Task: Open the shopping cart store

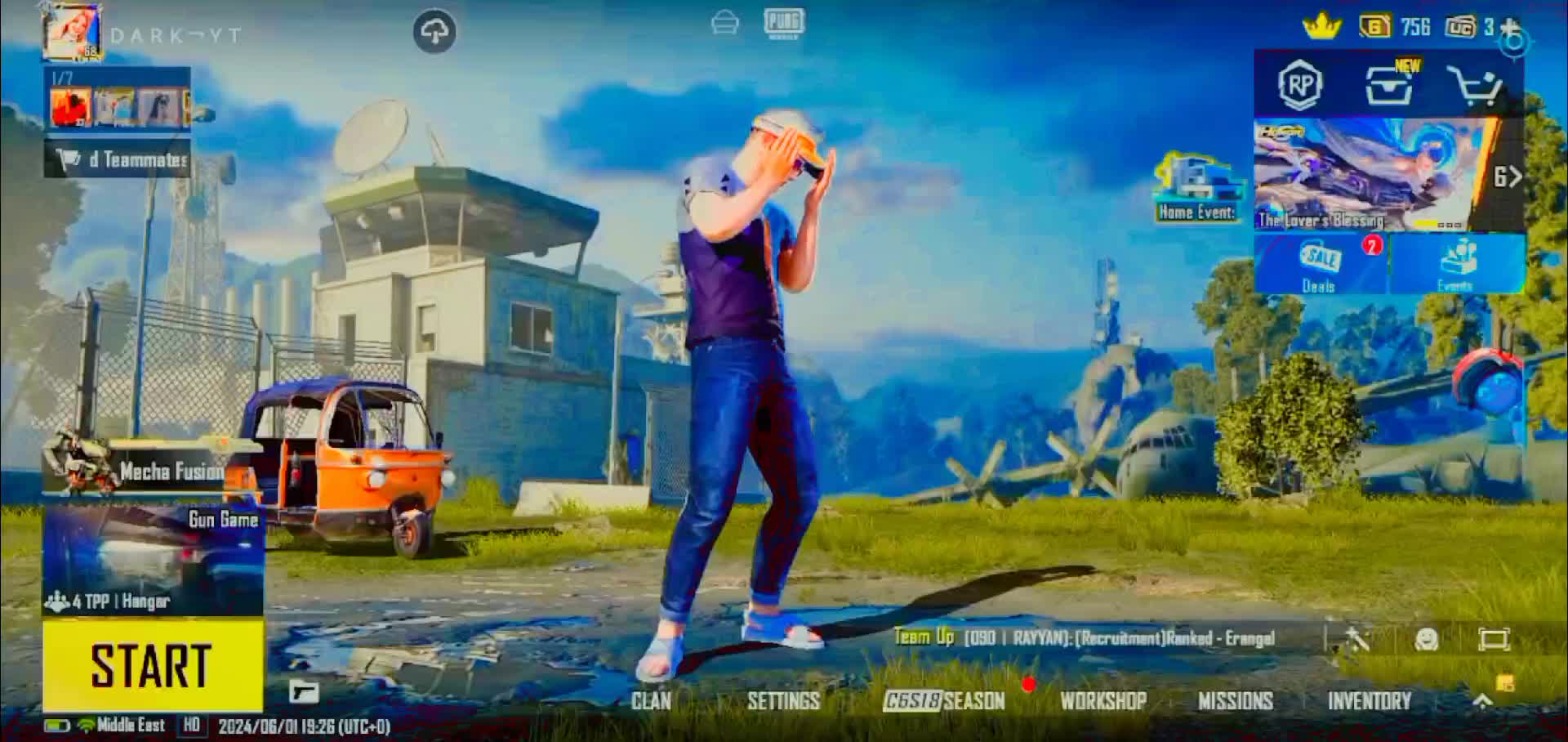Action: pyautogui.click(x=1474, y=85)
